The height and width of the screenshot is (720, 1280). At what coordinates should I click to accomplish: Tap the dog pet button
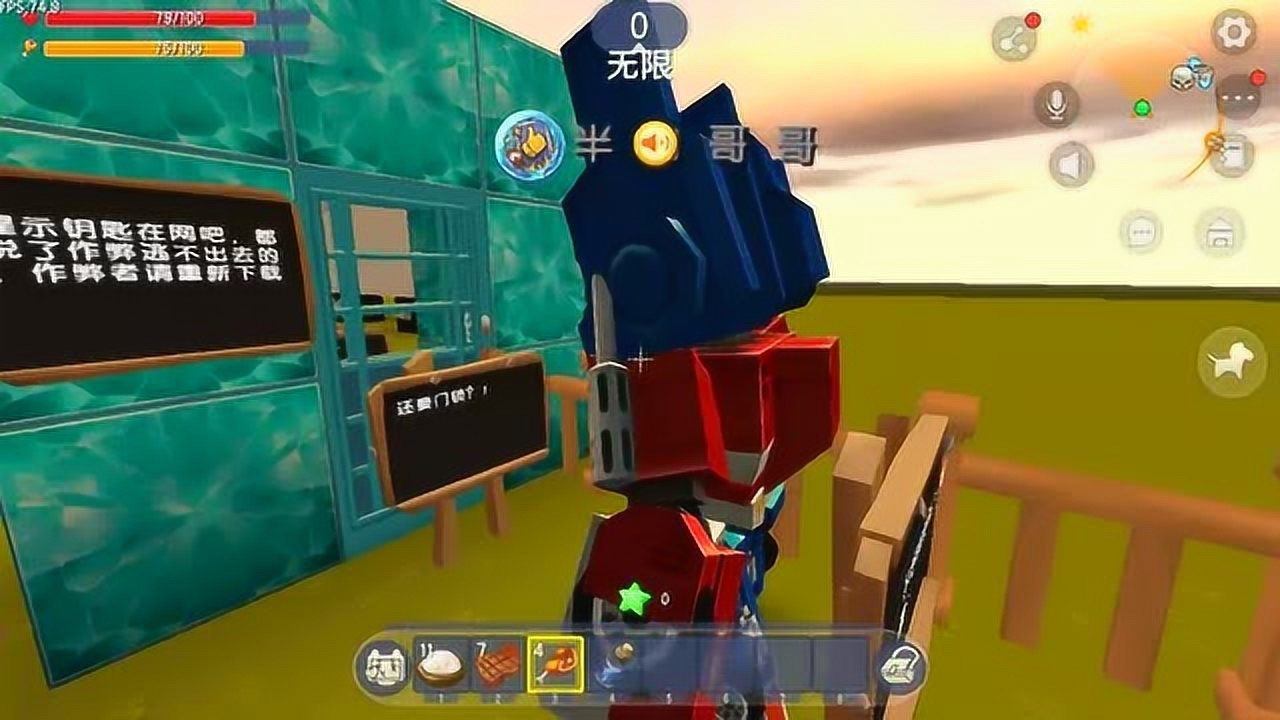pyautogui.click(x=1225, y=362)
